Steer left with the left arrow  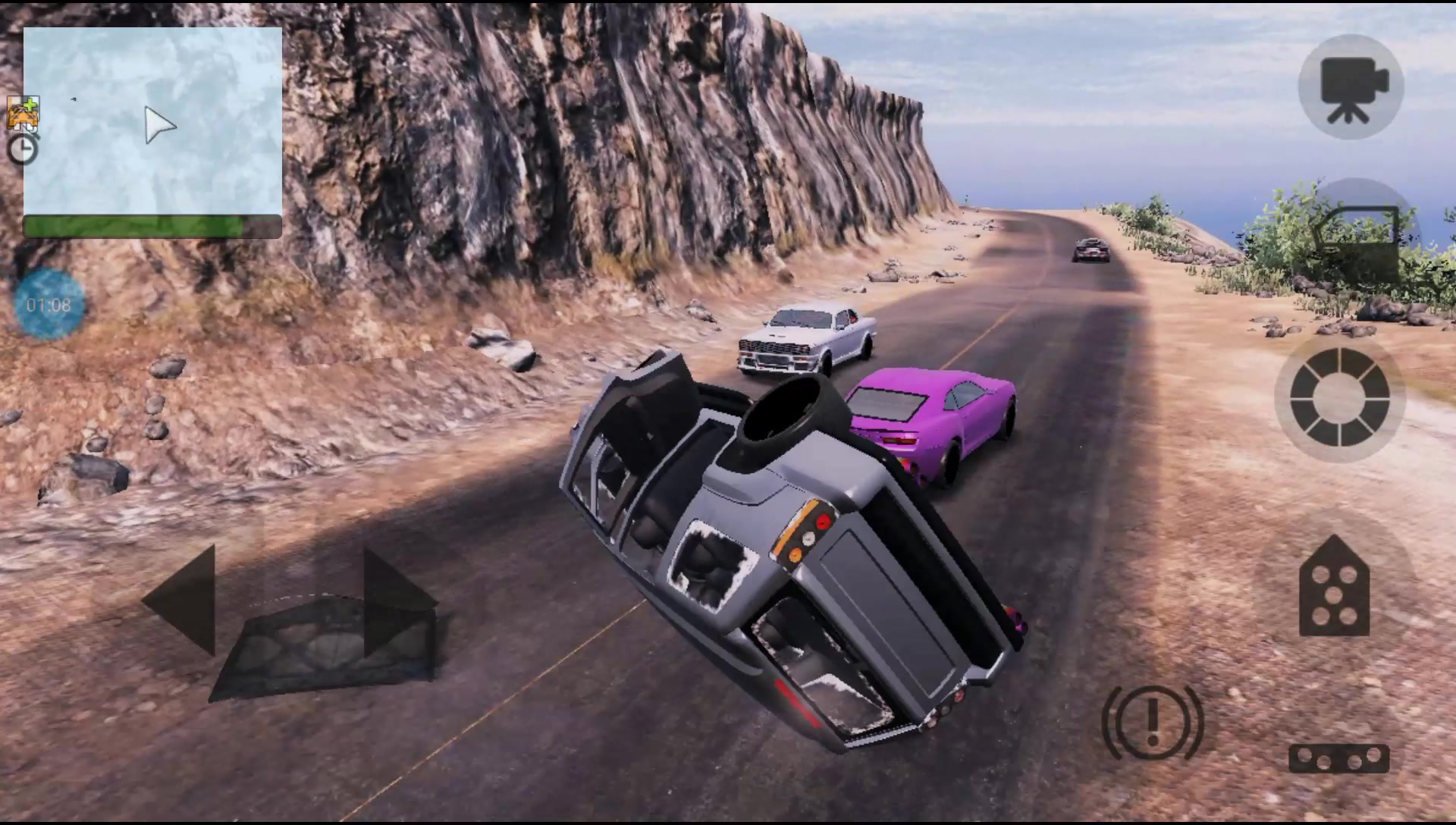click(x=182, y=599)
